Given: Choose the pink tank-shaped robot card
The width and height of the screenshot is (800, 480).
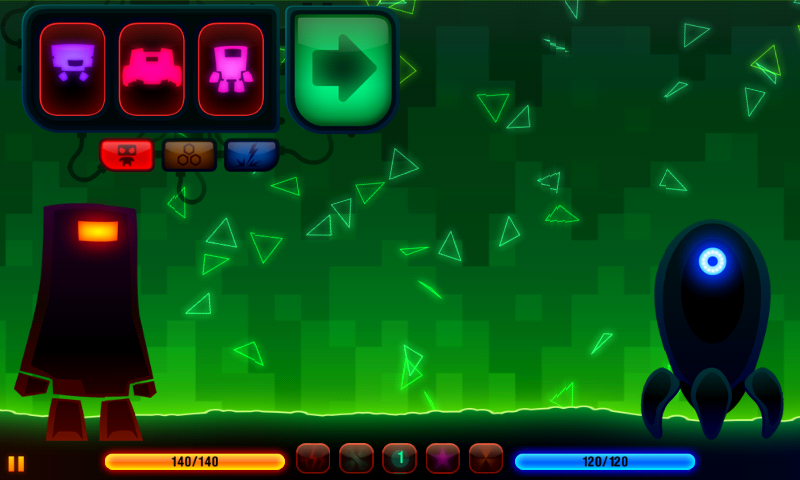Looking at the screenshot, I should tap(151, 69).
